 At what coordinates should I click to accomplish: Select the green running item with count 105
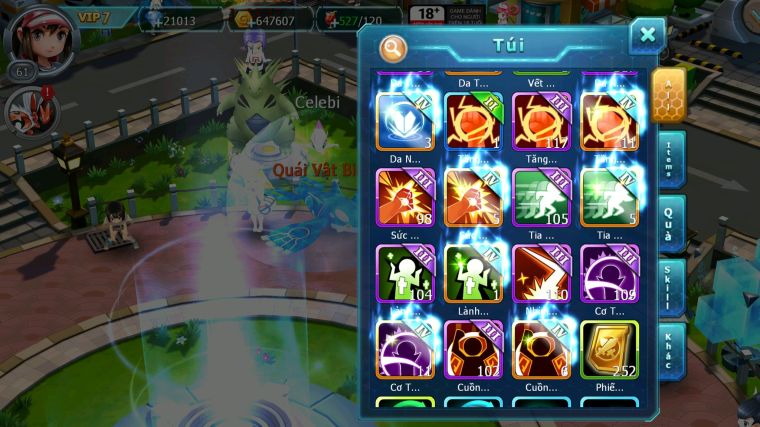pos(540,196)
